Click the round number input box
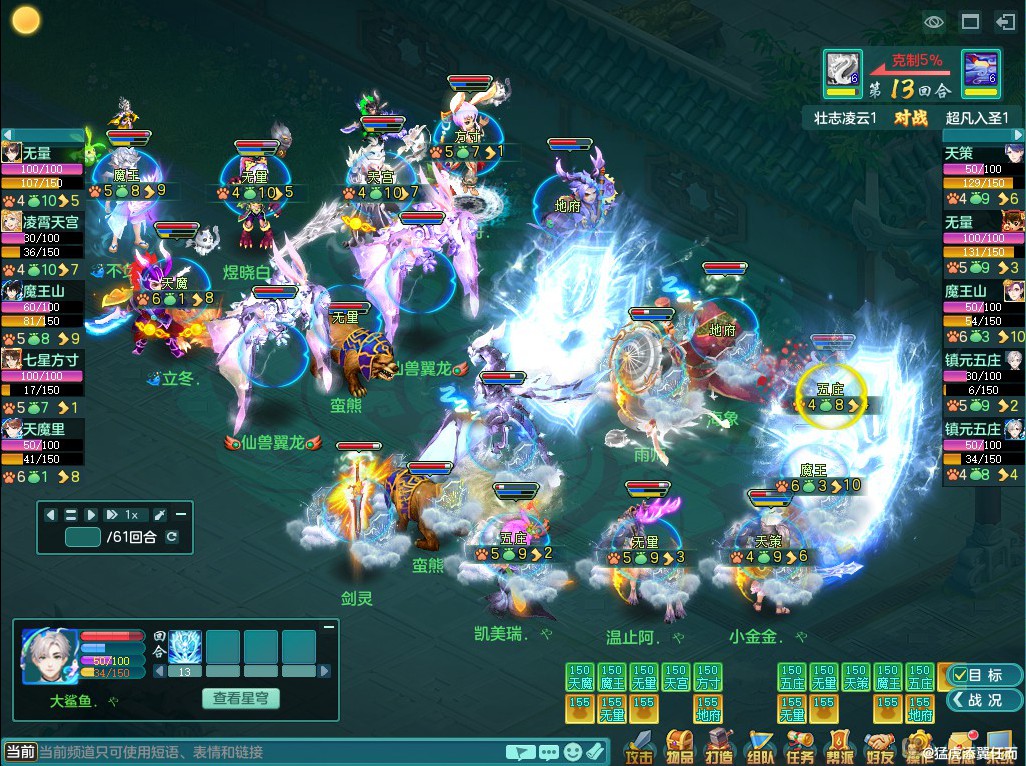The width and height of the screenshot is (1026, 766). tap(82, 537)
